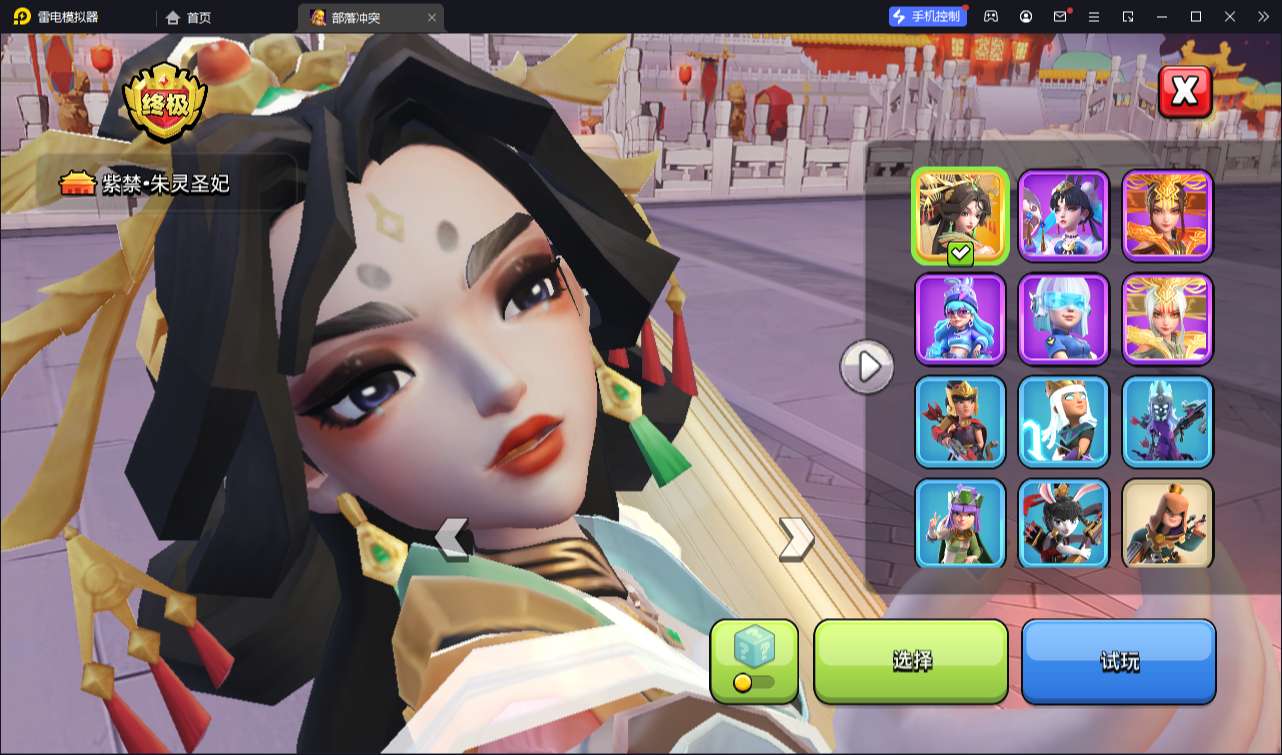Pick the orange-haired queen on beige background
This screenshot has height=755, width=1282.
click(x=1168, y=524)
